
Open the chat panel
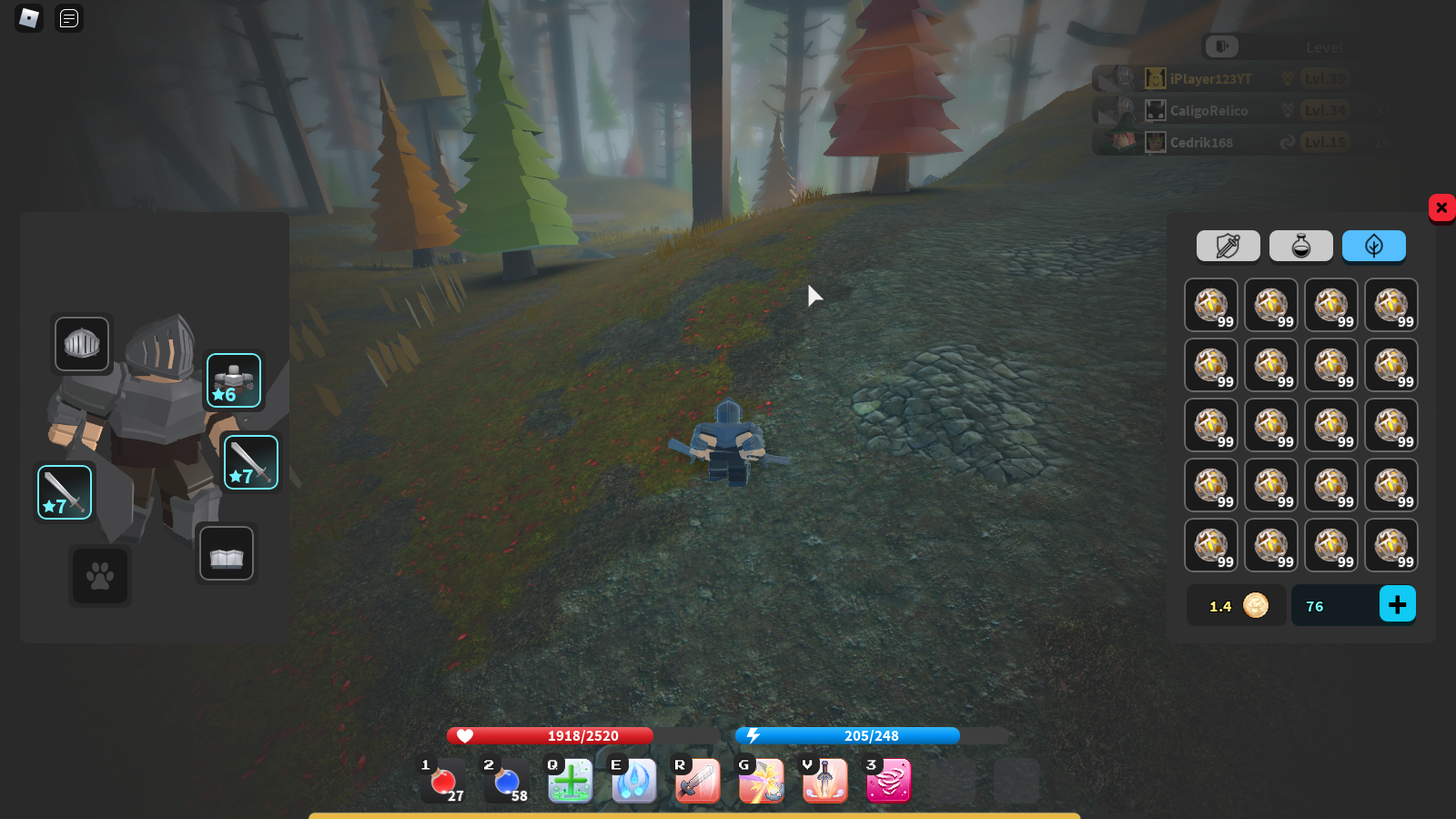68,18
